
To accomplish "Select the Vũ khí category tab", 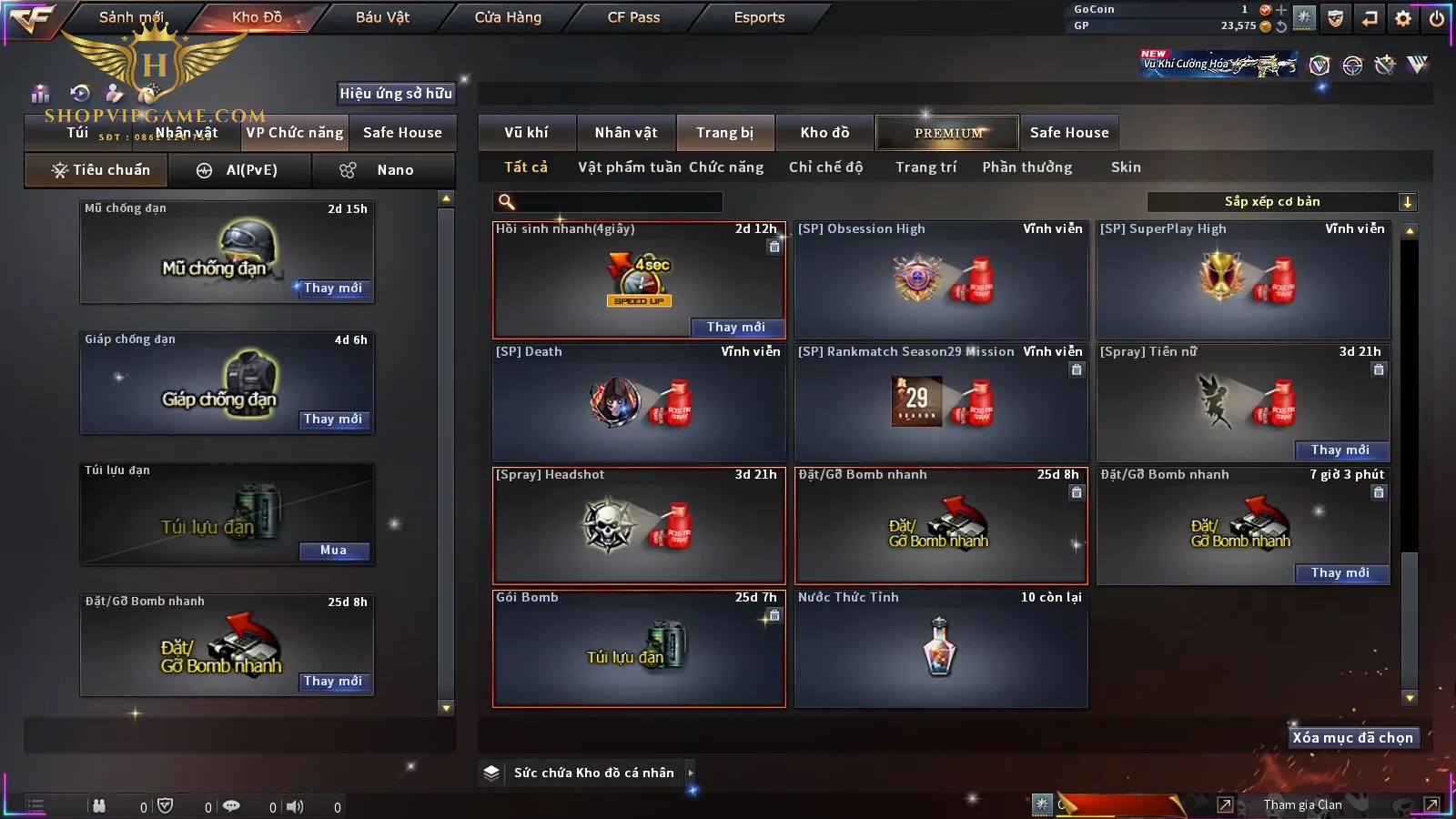I will [526, 133].
